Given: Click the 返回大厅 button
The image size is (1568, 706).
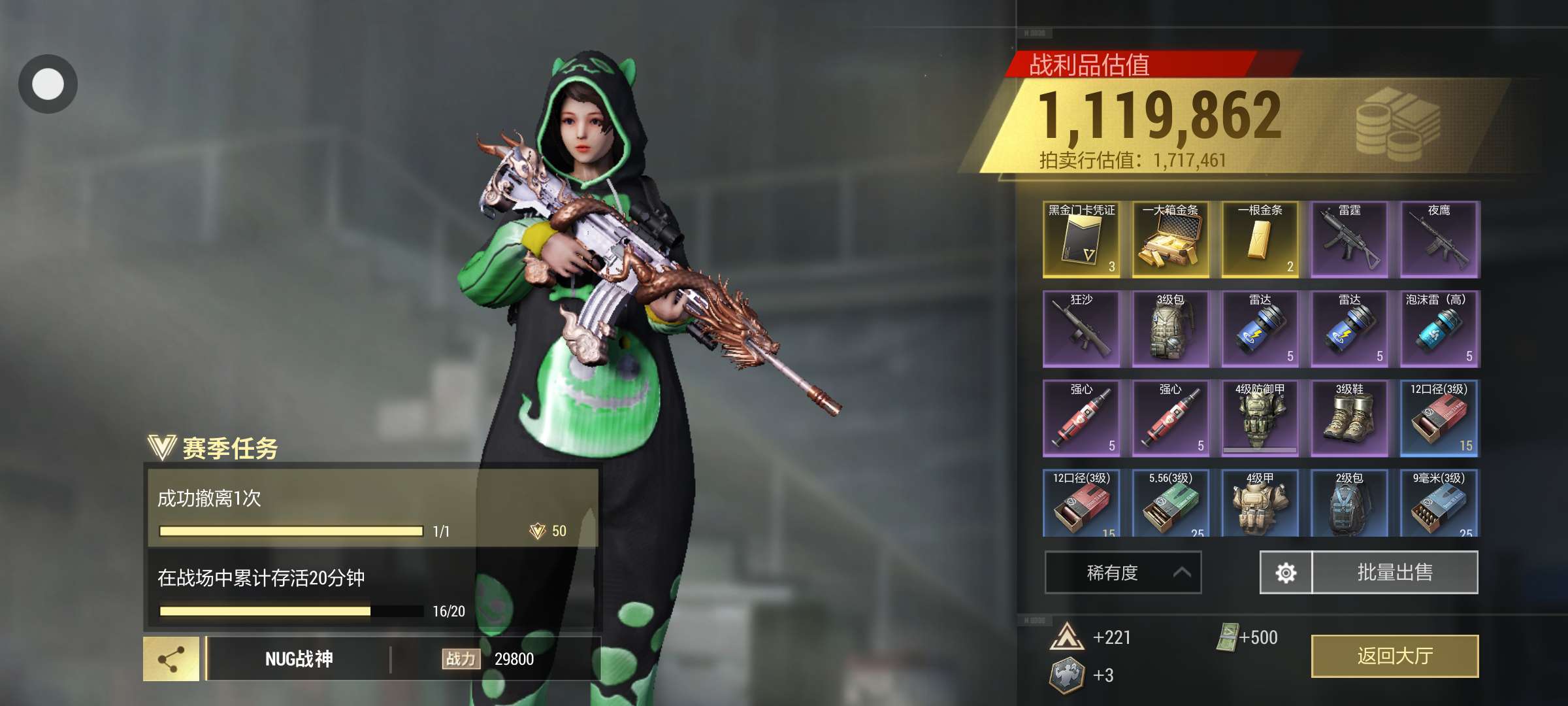Looking at the screenshot, I should 1394,656.
